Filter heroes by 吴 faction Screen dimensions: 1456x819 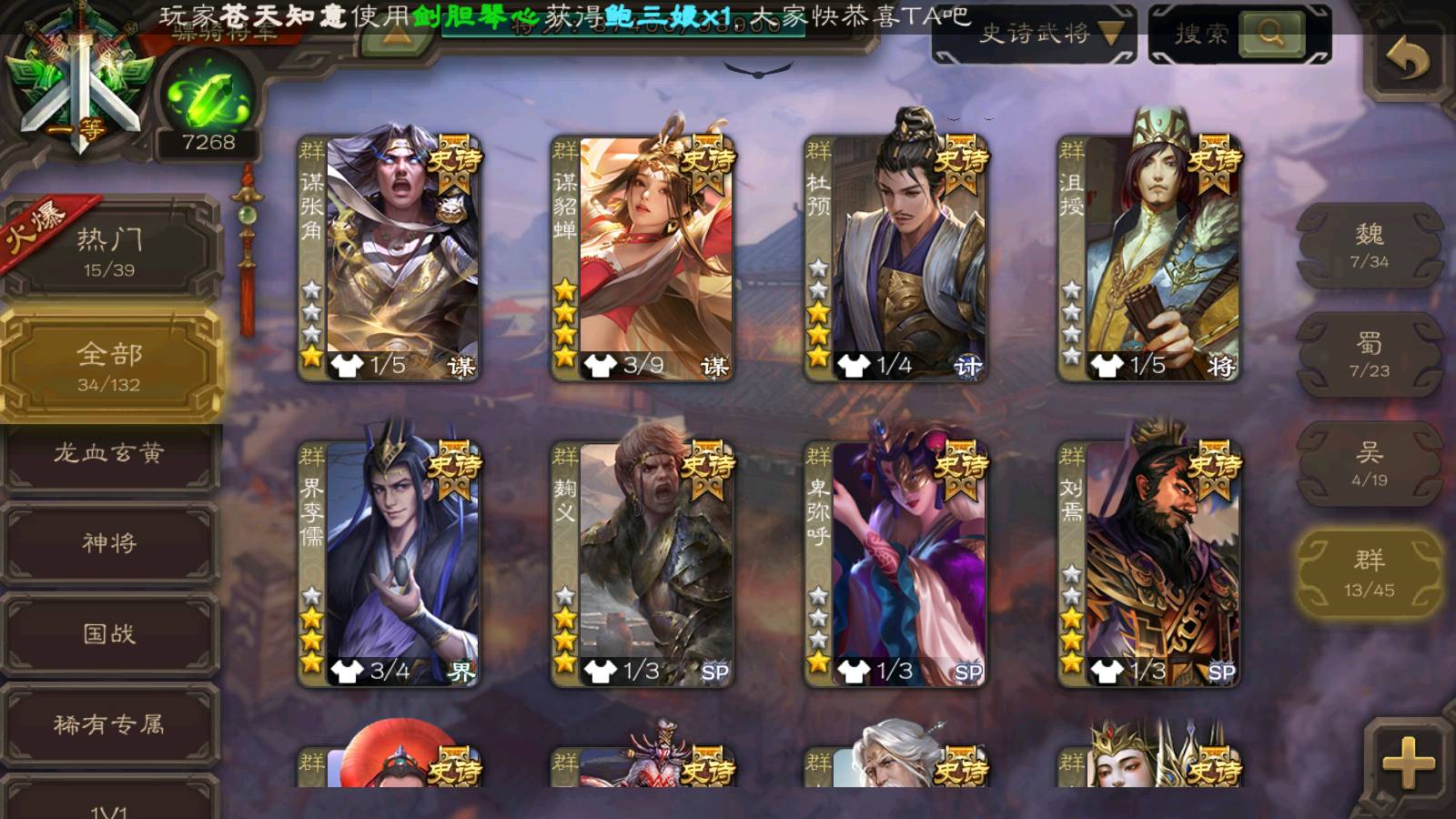1369,464
